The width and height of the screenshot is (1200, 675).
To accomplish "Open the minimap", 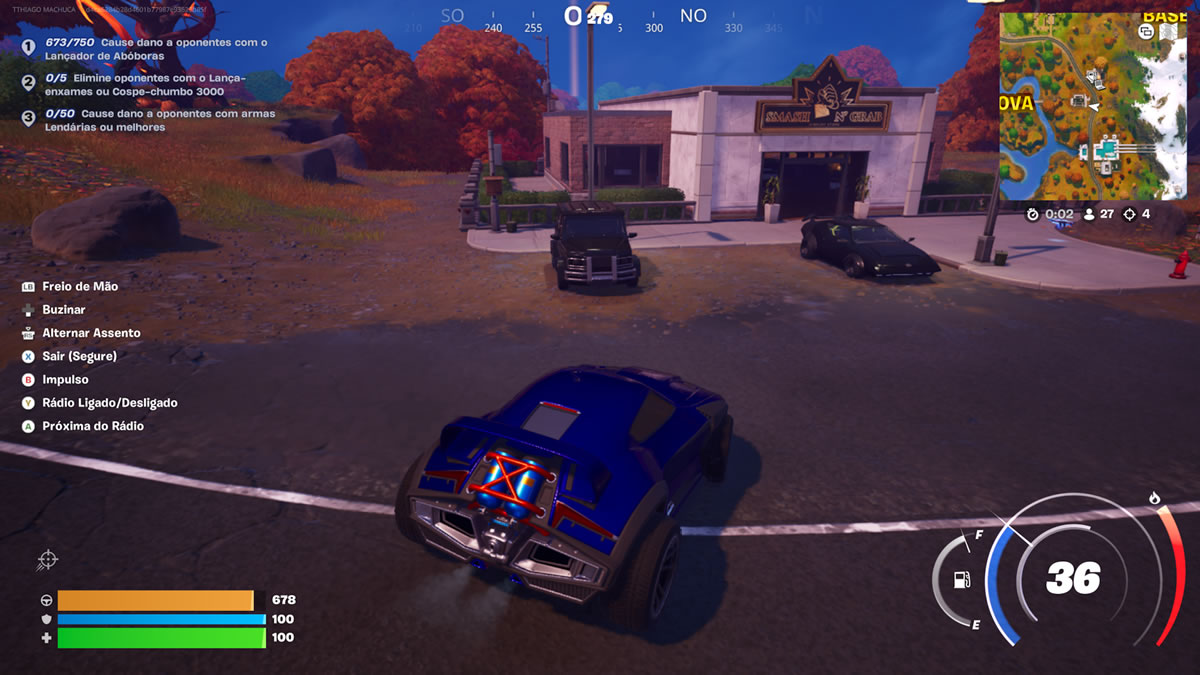I will (1092, 112).
